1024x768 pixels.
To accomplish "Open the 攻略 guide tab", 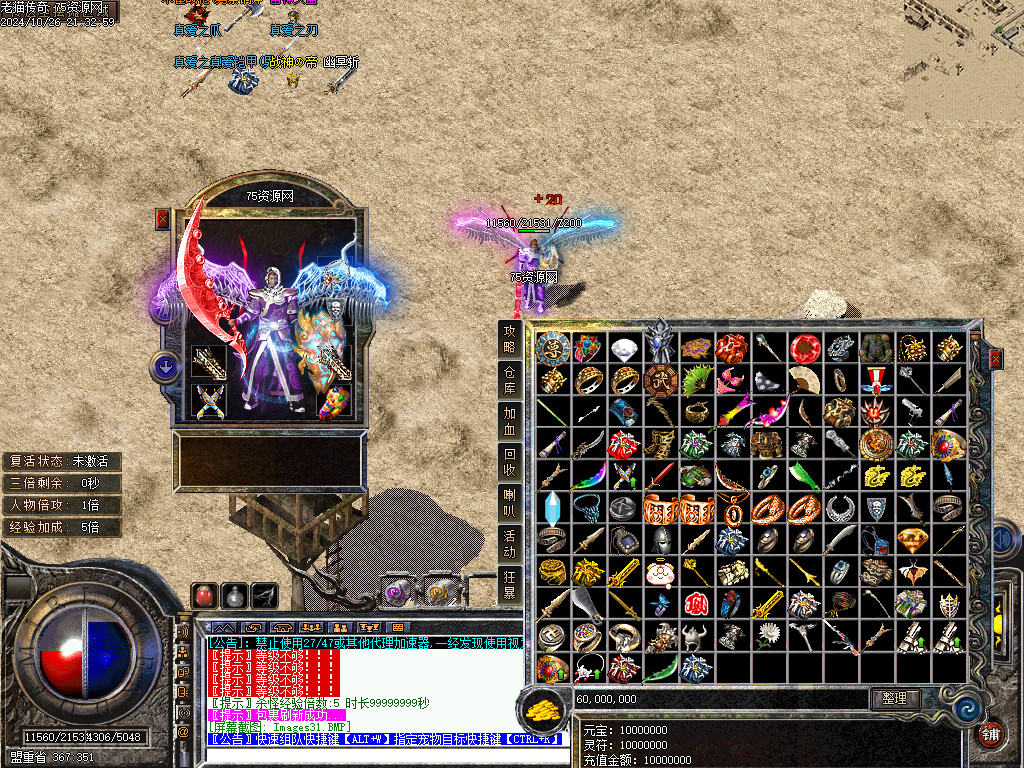I will click(510, 339).
